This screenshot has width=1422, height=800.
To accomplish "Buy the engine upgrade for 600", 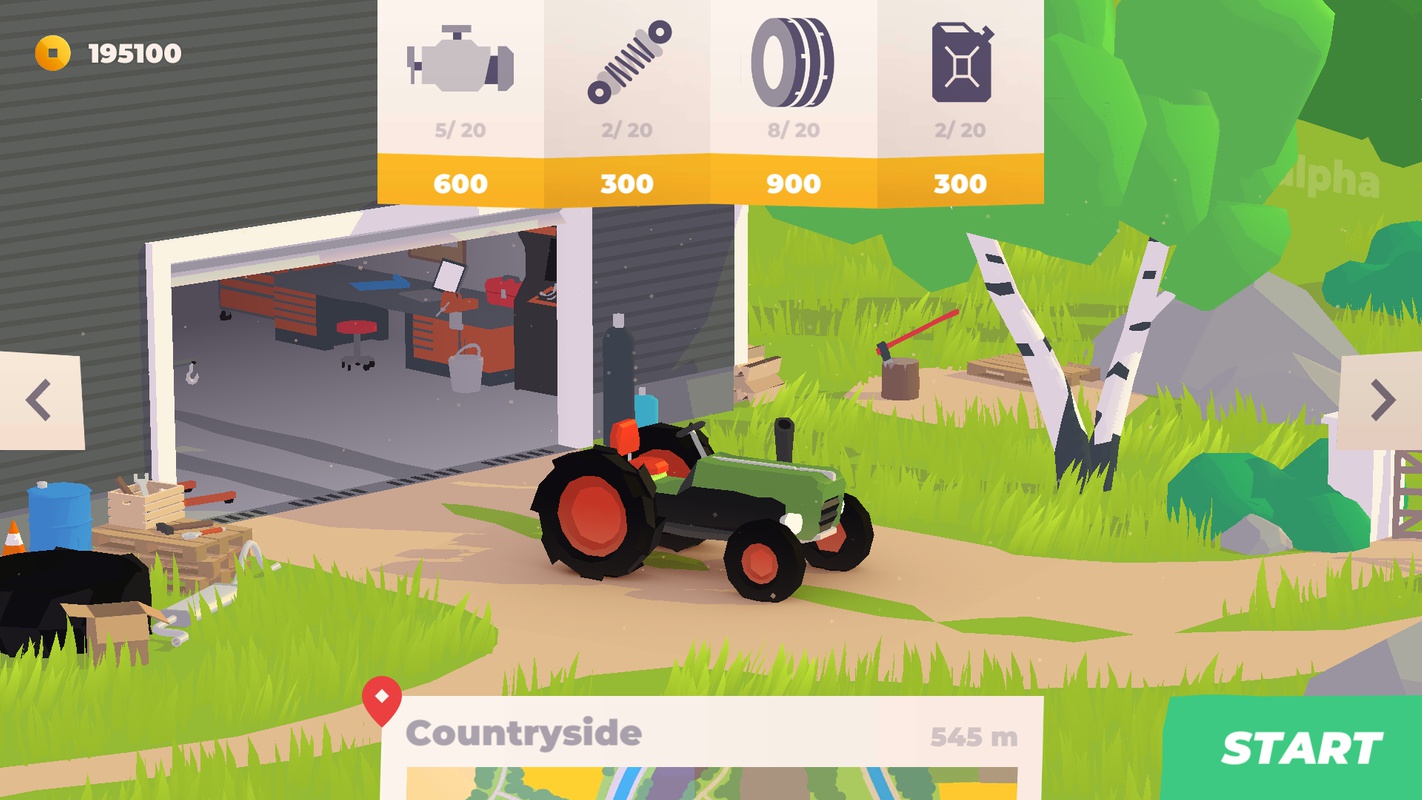I will tap(460, 182).
